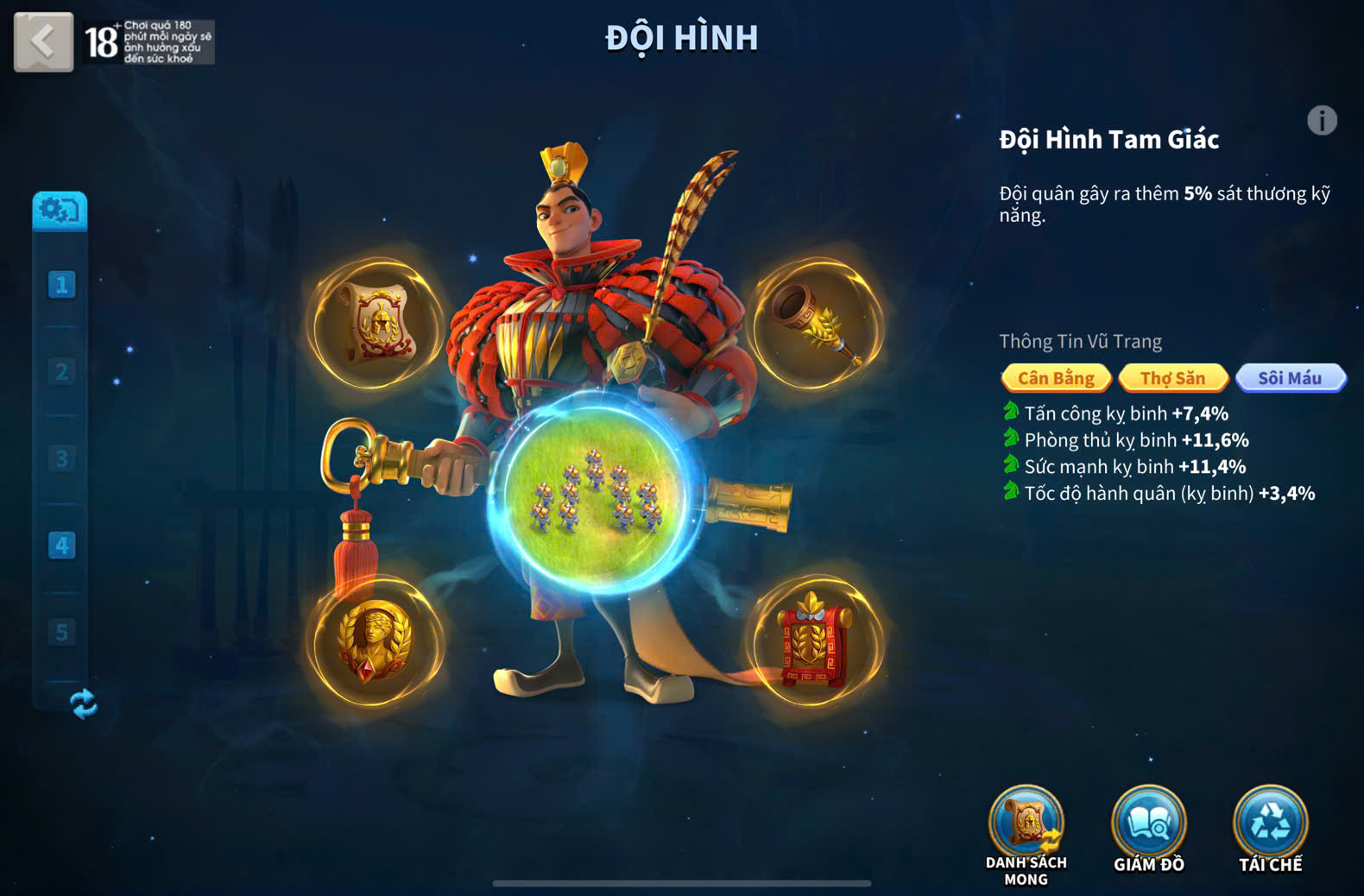Open Danh Sách Mong wish list
The height and width of the screenshot is (896, 1364).
(x=1026, y=826)
